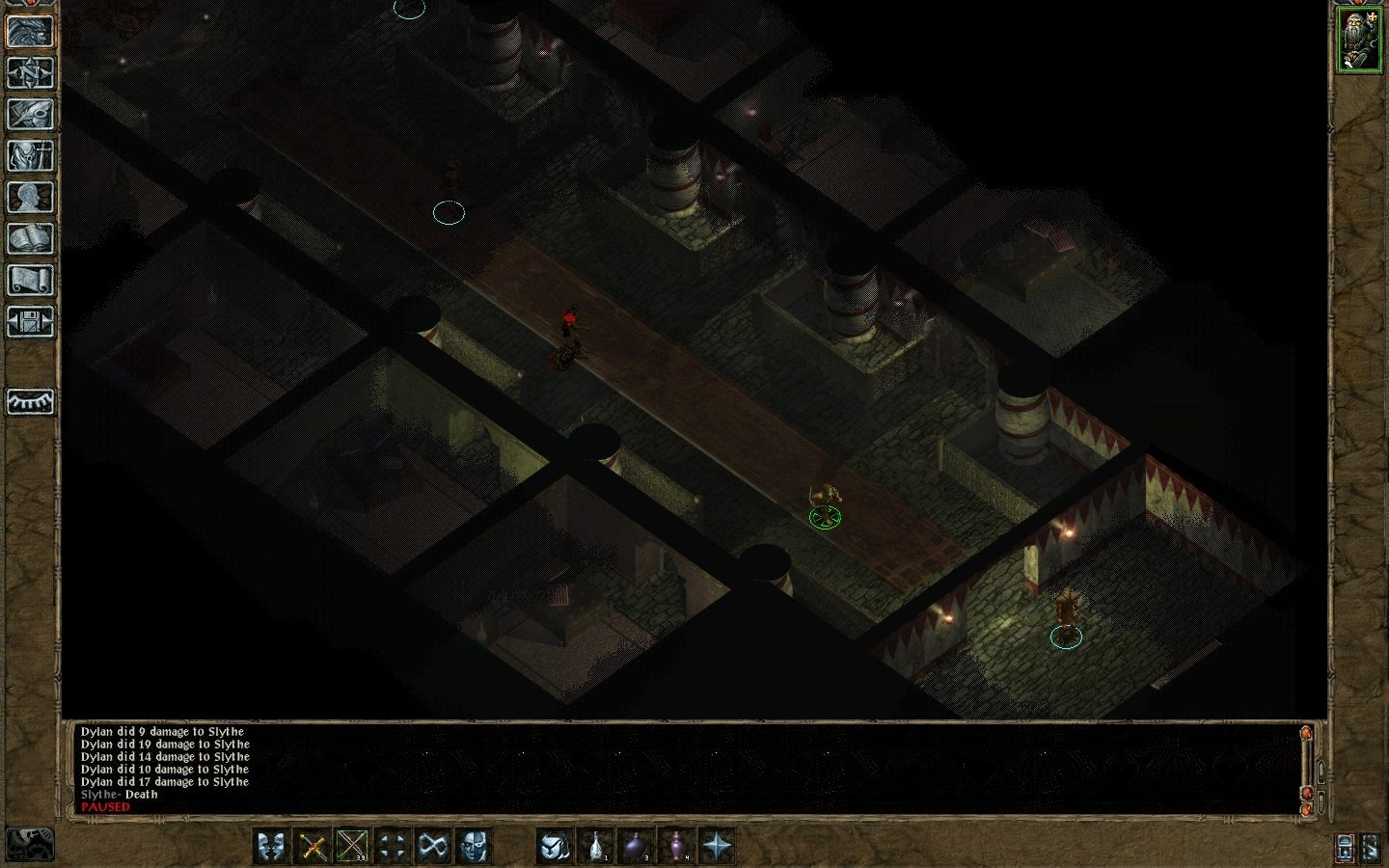Activate the half-masked face stealth button
1389x868 pixels.
pos(473,847)
